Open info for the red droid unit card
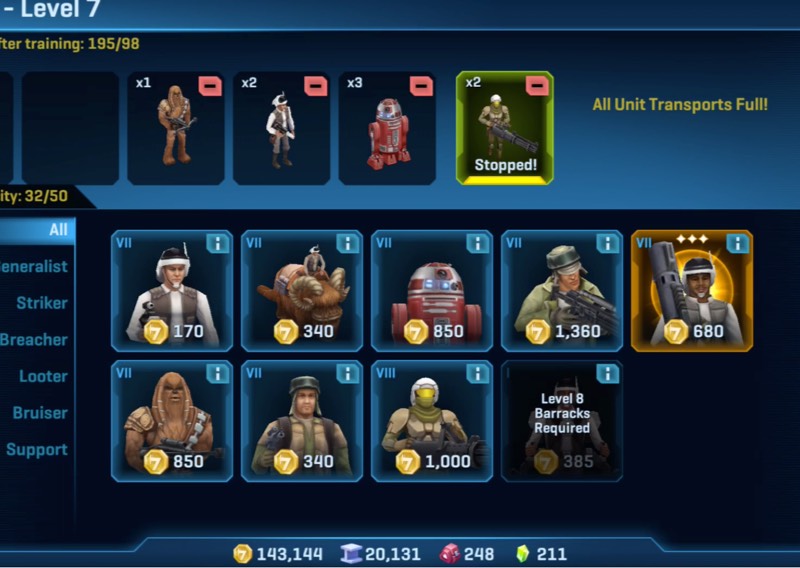 [x=477, y=244]
